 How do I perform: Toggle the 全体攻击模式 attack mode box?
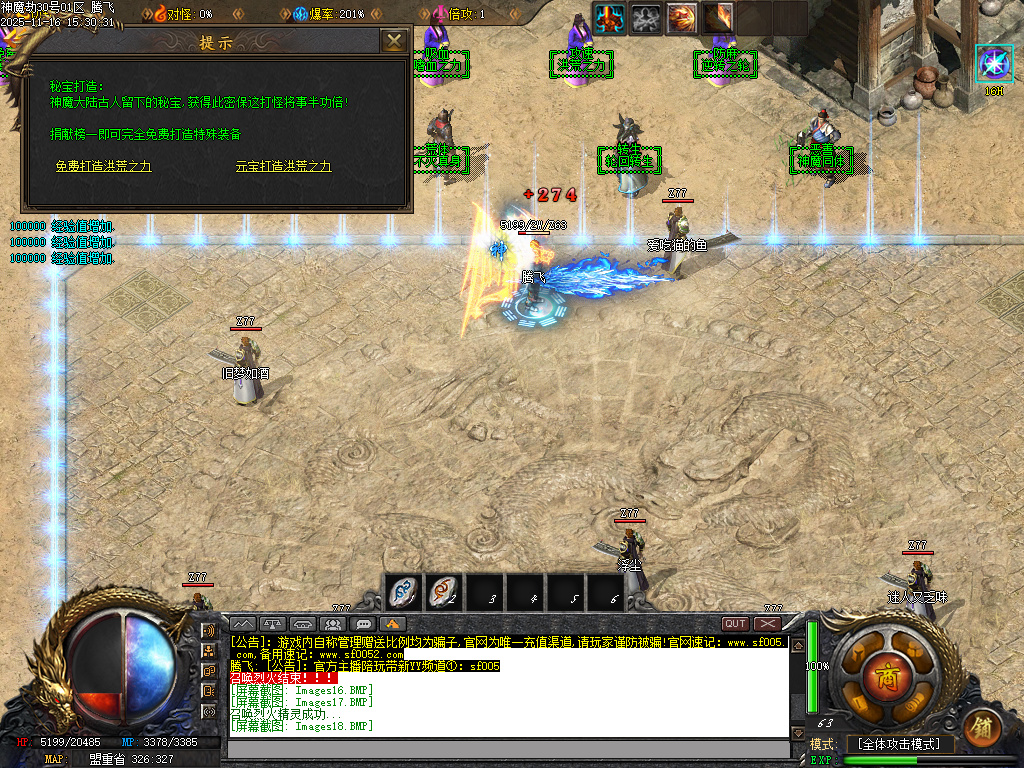(899, 744)
